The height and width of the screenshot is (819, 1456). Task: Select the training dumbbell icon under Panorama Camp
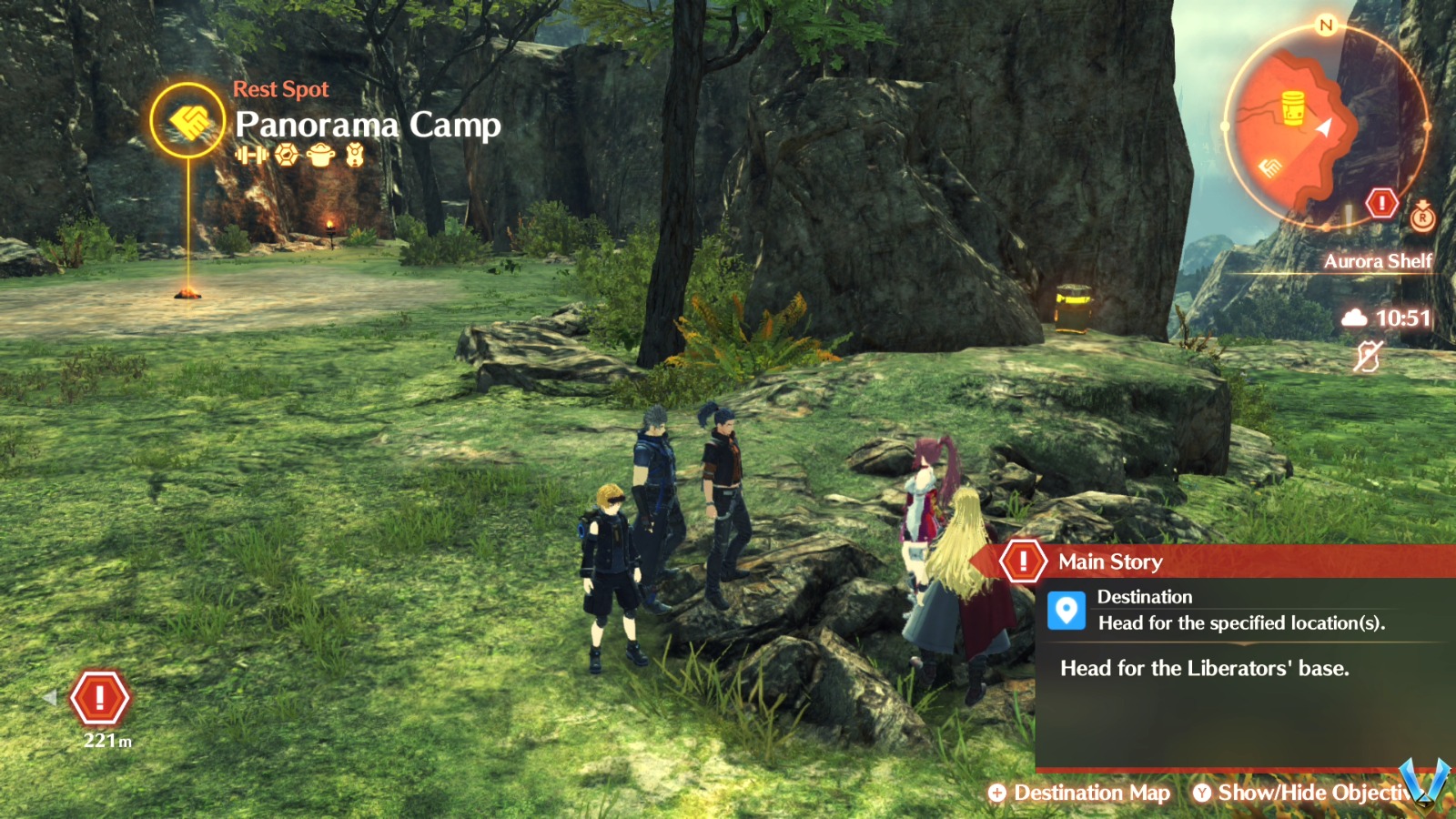[252, 156]
